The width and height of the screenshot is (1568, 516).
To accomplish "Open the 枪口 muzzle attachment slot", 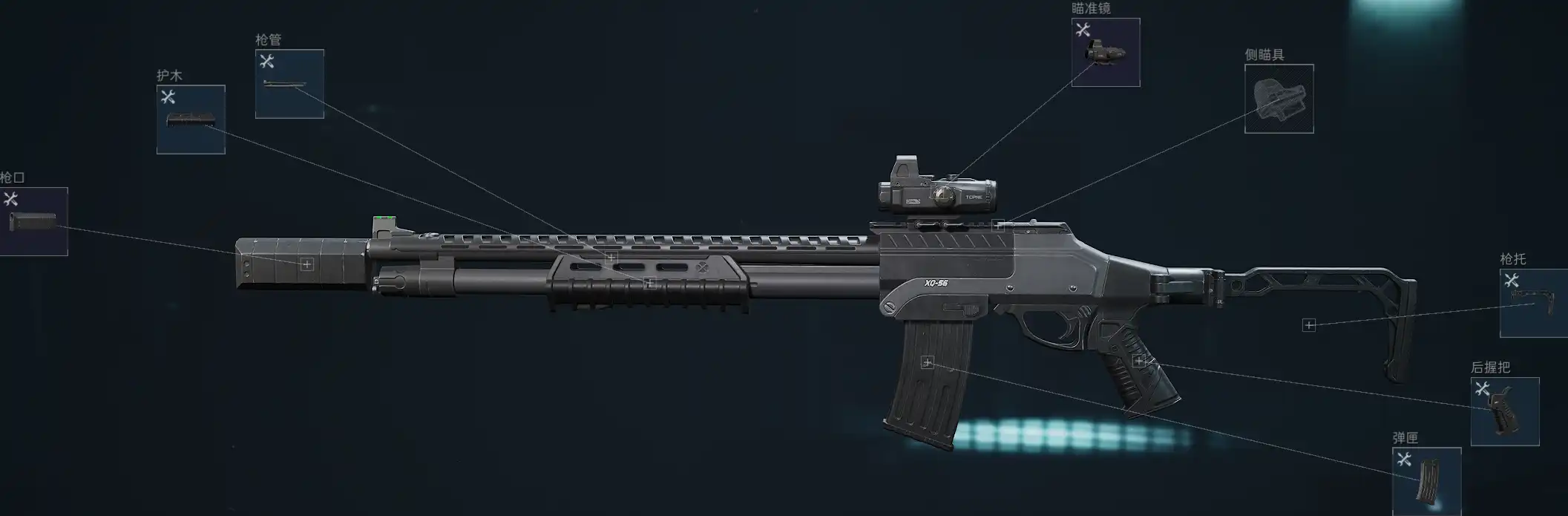I will [x=33, y=221].
